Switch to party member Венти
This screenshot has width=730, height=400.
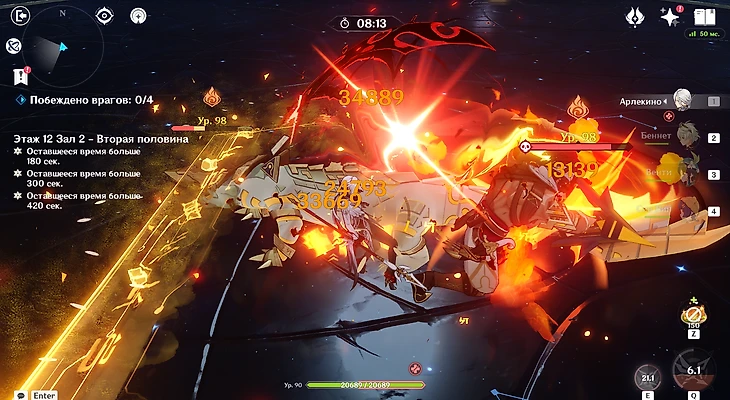[685, 174]
